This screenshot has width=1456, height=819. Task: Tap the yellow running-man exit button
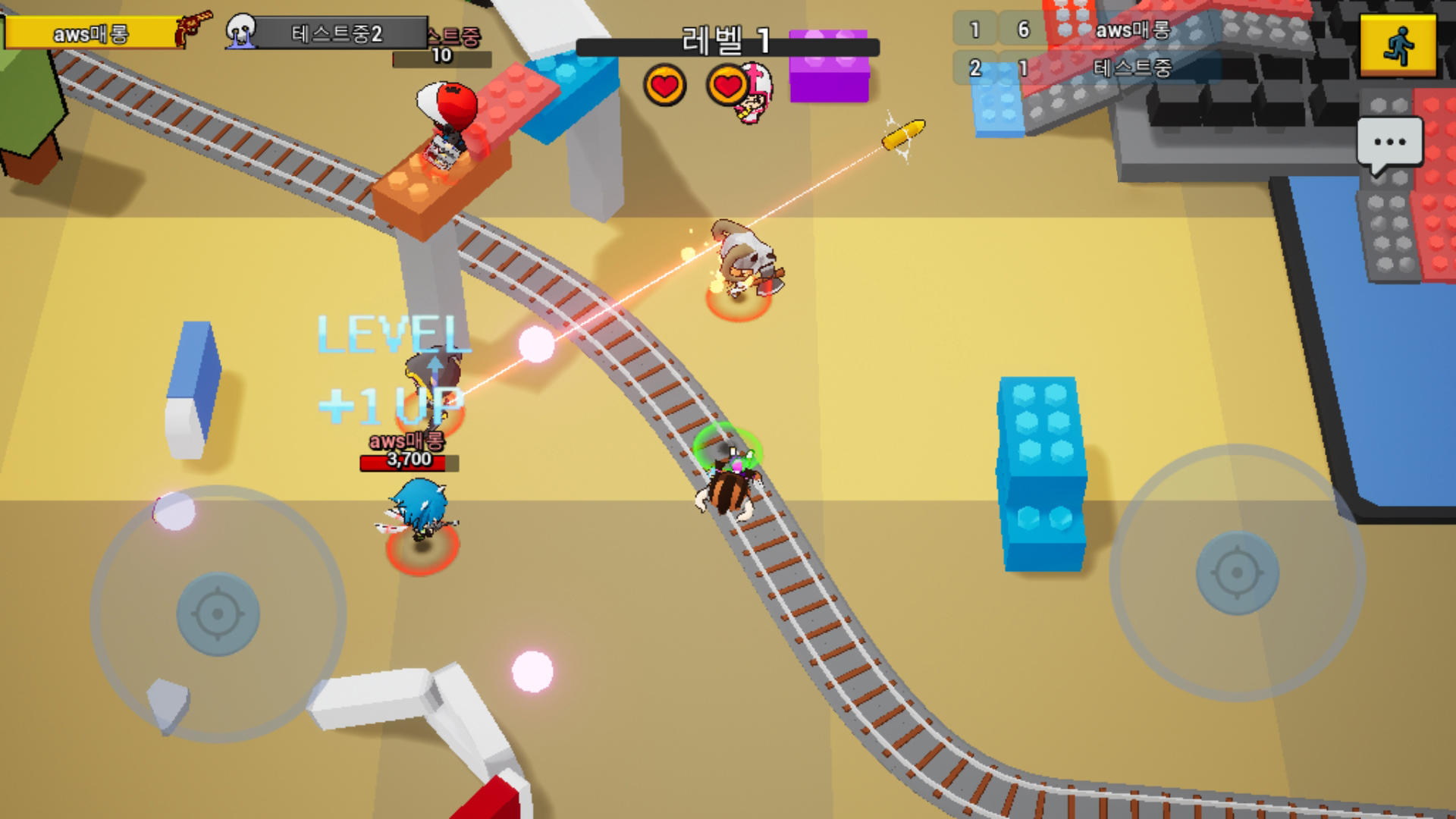pyautogui.click(x=1398, y=45)
